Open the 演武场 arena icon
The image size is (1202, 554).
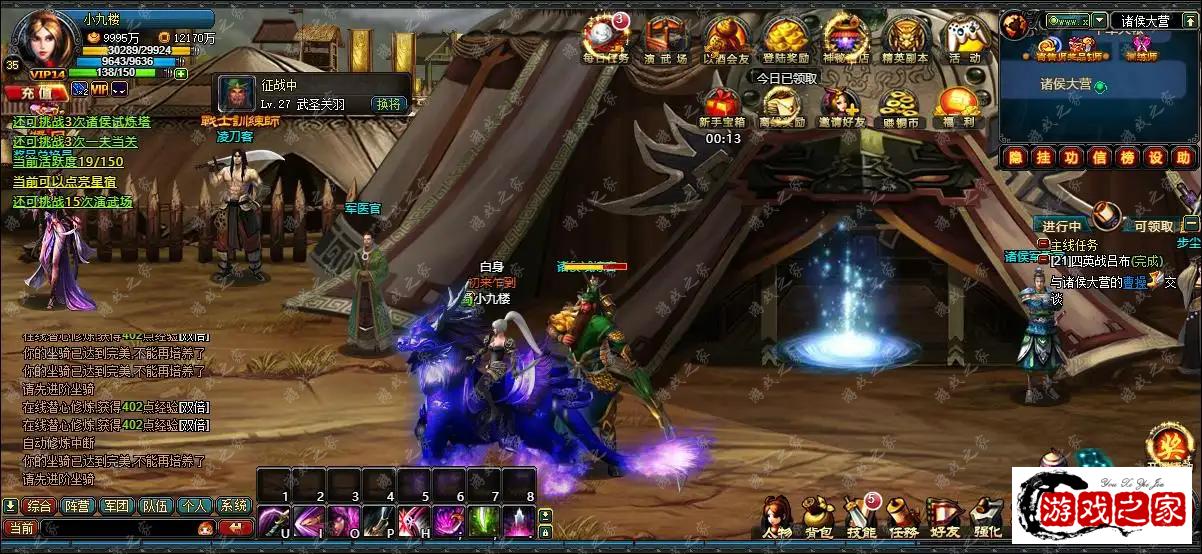pyautogui.click(x=665, y=38)
